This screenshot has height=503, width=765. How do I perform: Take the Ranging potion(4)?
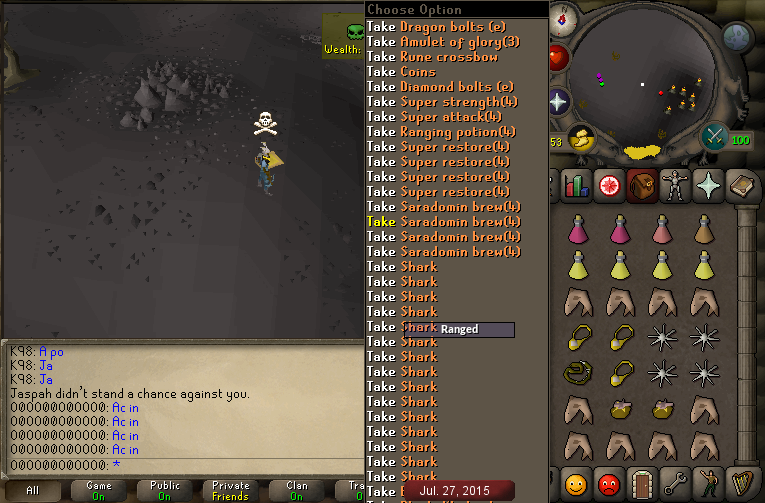point(441,132)
